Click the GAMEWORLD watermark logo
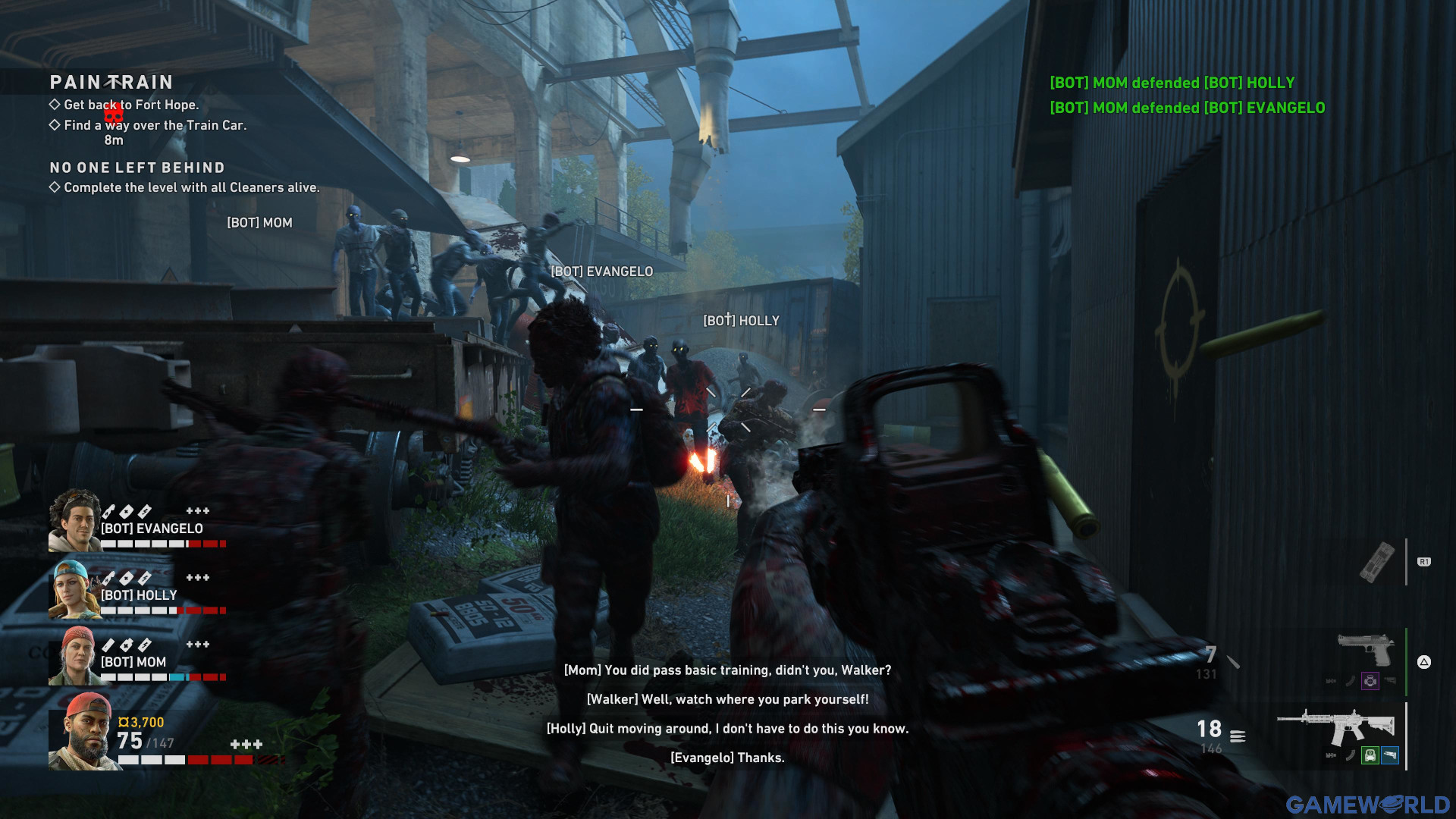 [1367, 805]
